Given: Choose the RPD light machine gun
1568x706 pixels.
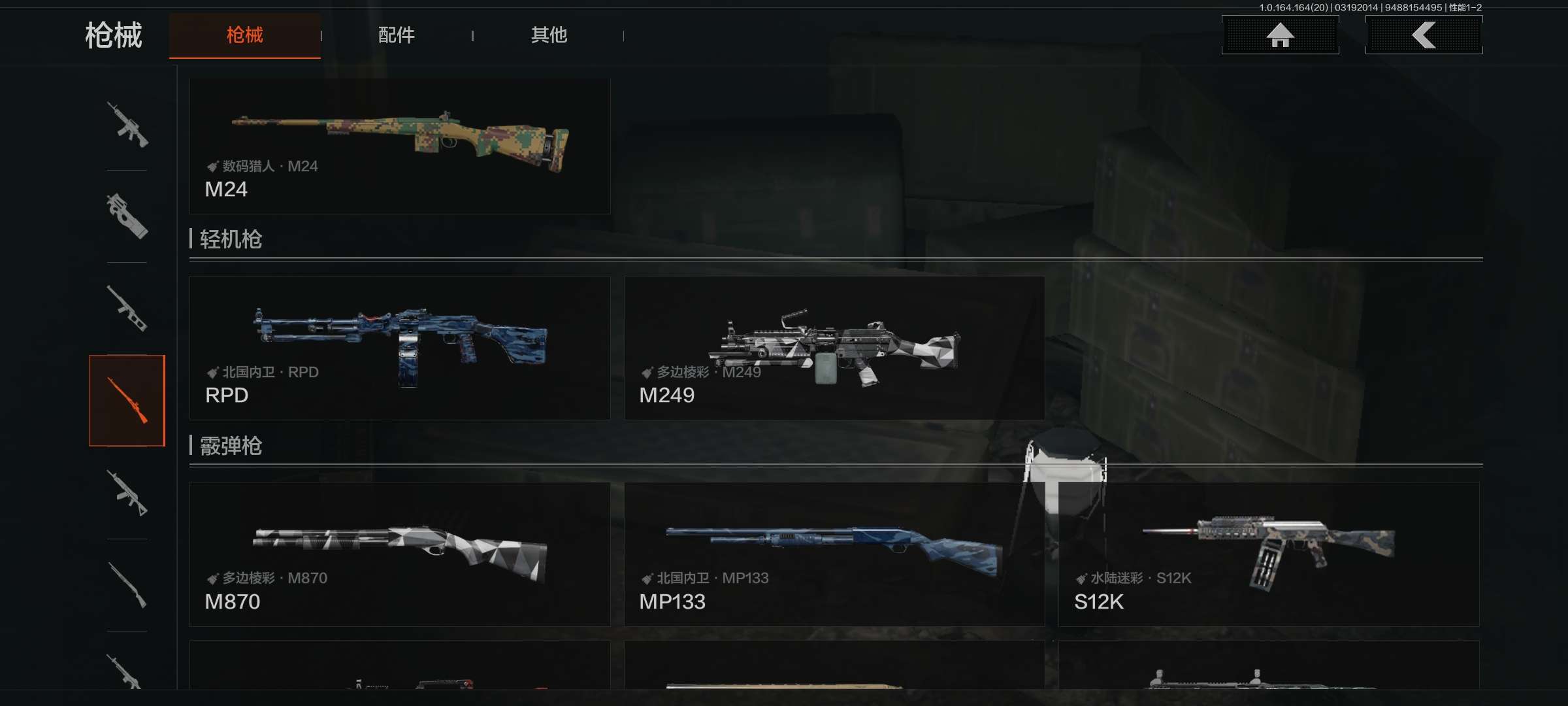Looking at the screenshot, I should point(400,348).
